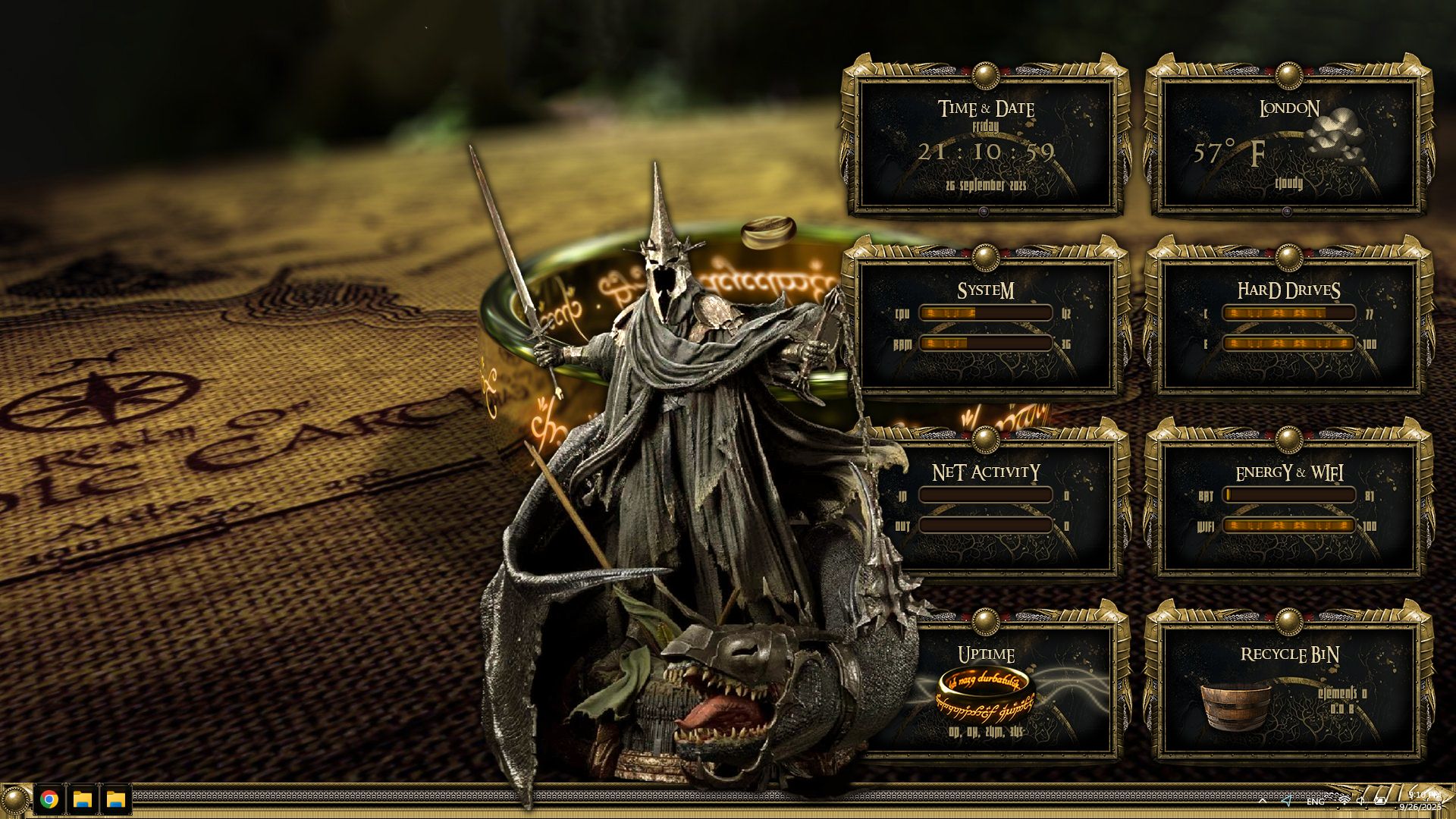
Task: Open the Wi-Fi network tray icon
Action: [x=1344, y=801]
